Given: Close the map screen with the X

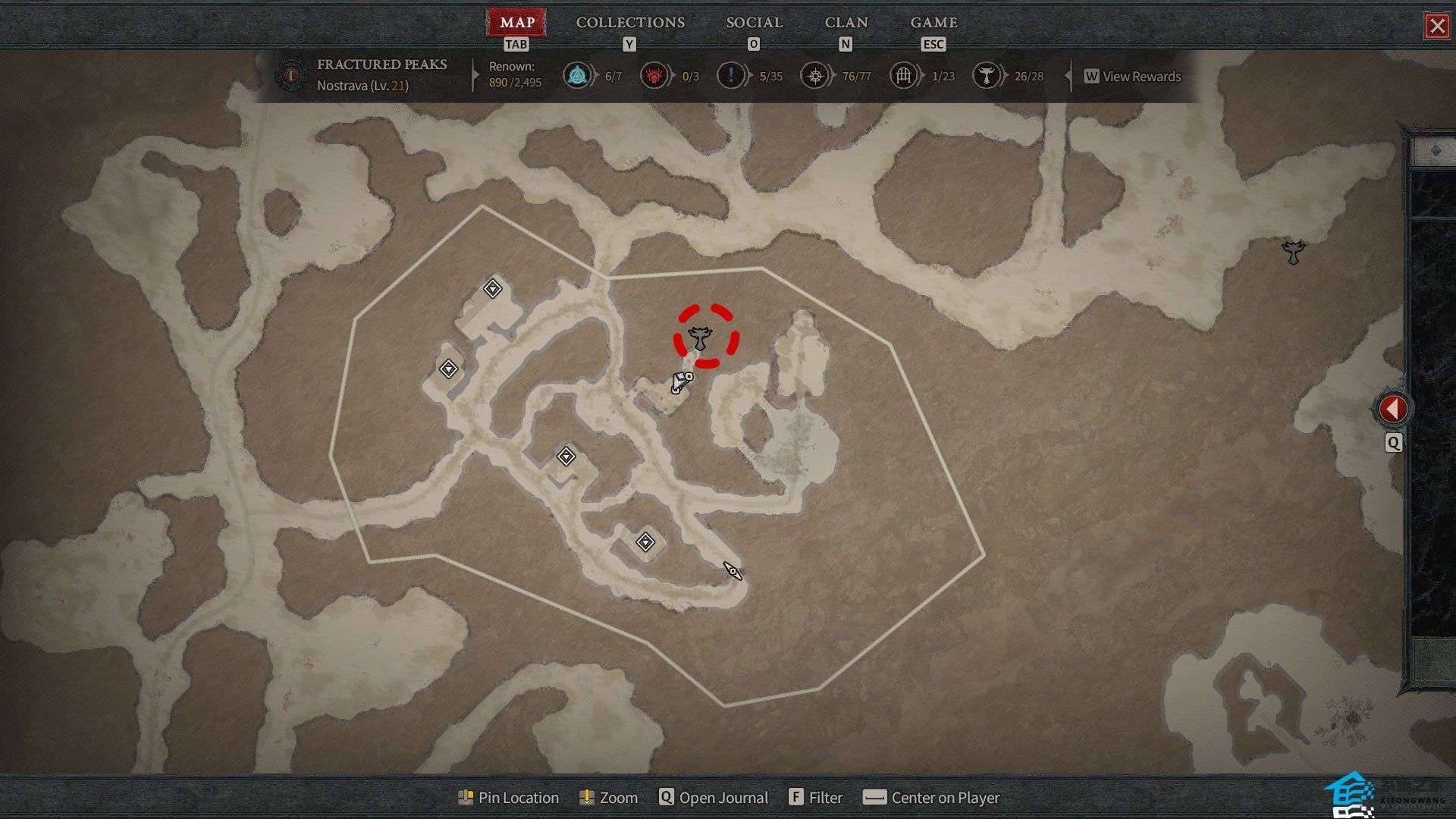Looking at the screenshot, I should click(x=1437, y=27).
